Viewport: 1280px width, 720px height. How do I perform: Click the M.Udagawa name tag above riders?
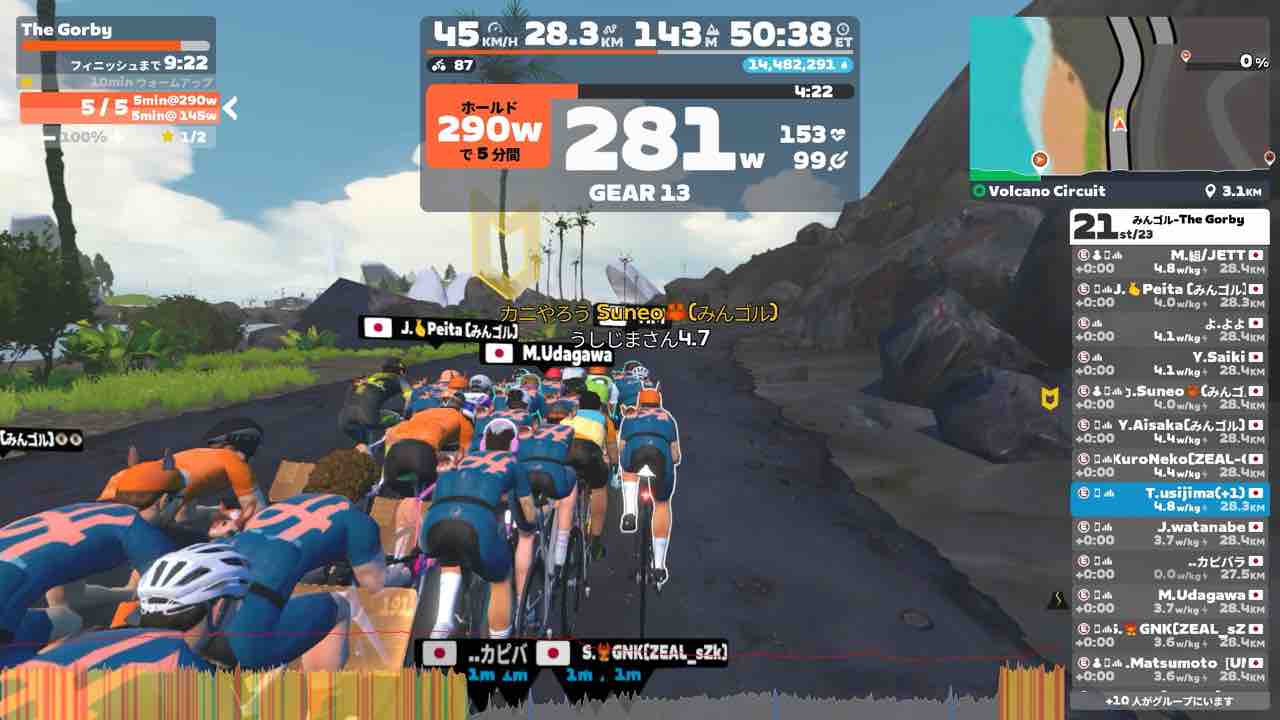tap(548, 353)
